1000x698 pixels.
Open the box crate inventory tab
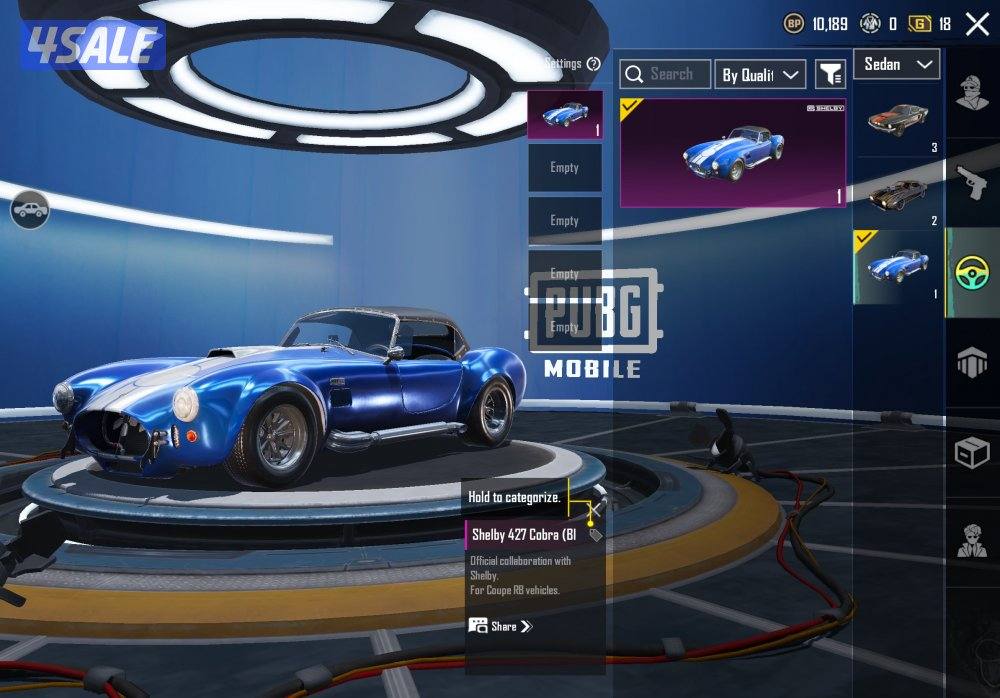(972, 454)
